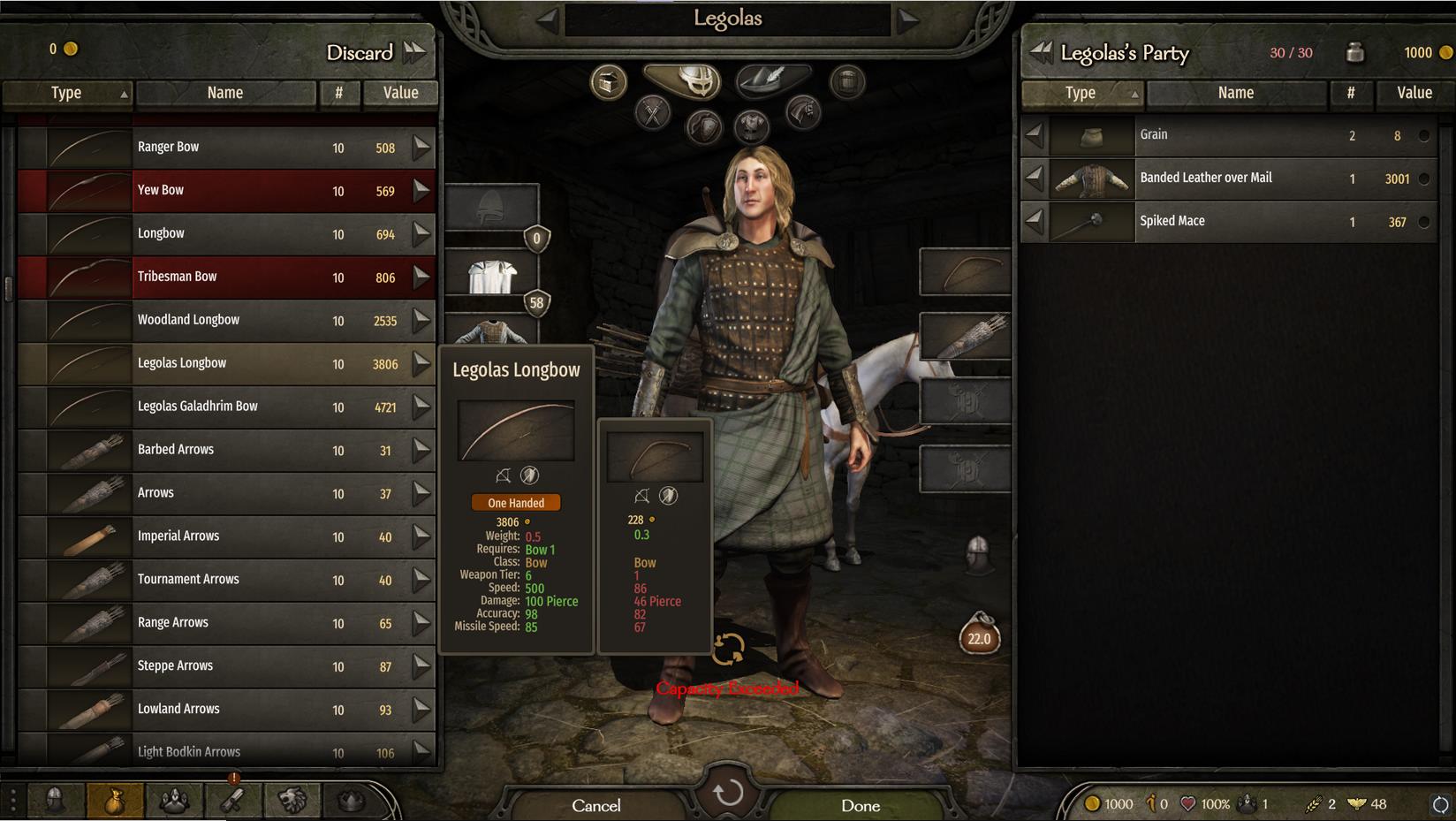Switch to the previous character arrow
The height and width of the screenshot is (821, 1456).
pyautogui.click(x=547, y=19)
